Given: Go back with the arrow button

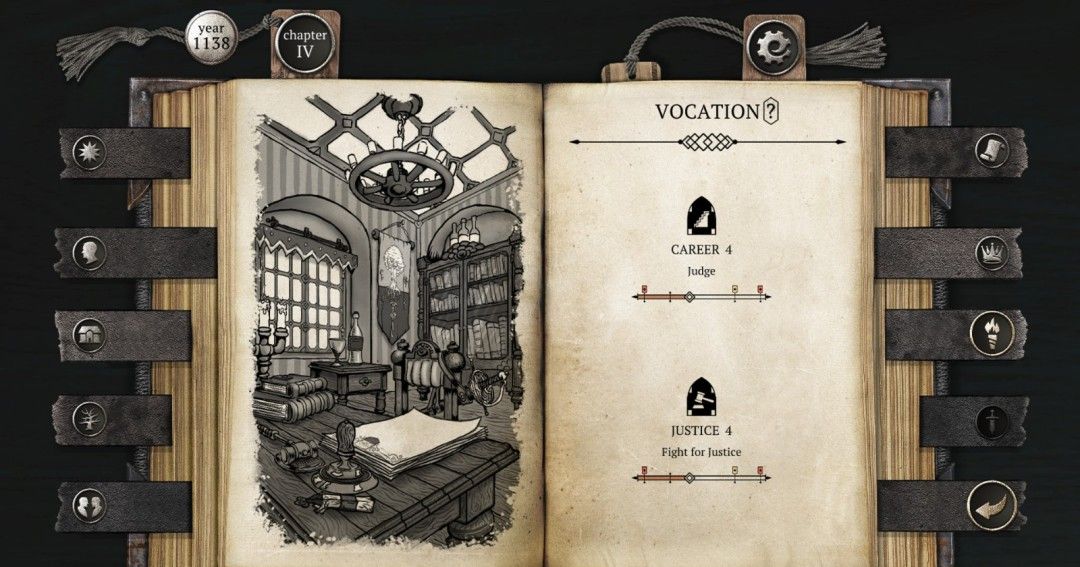Looking at the screenshot, I should pyautogui.click(x=991, y=504).
